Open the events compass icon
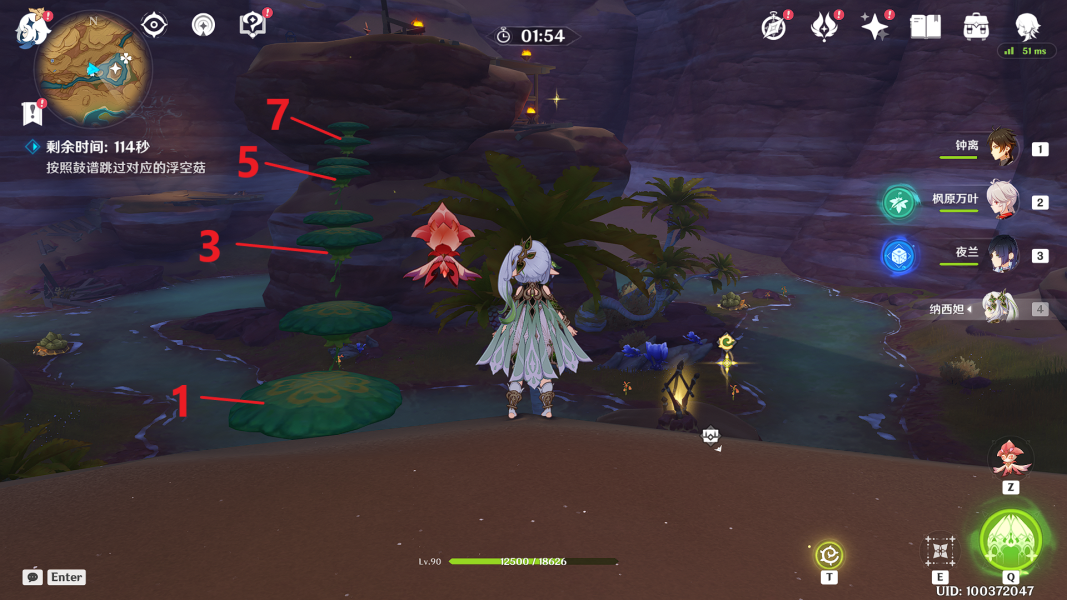Screen dimensions: 1067x600 point(774,27)
